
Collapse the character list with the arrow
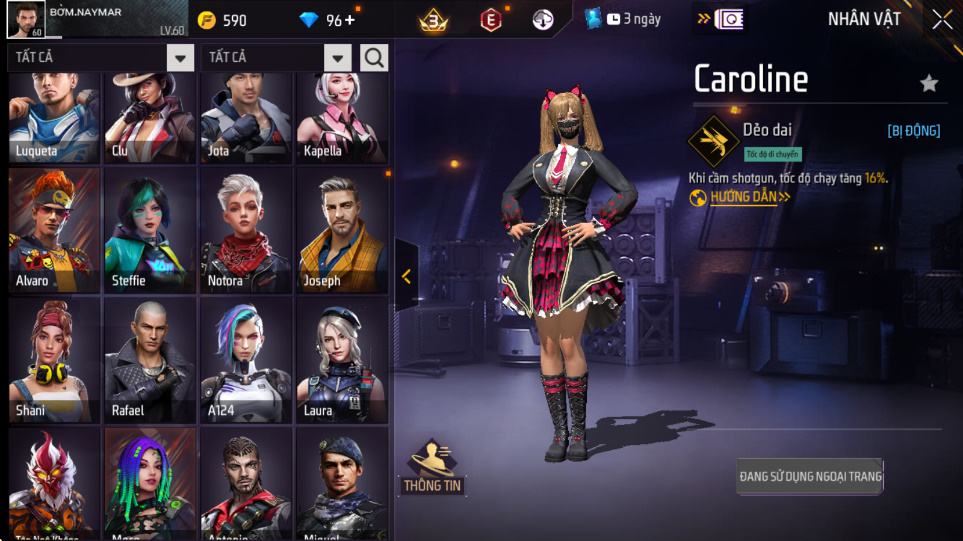pos(406,277)
